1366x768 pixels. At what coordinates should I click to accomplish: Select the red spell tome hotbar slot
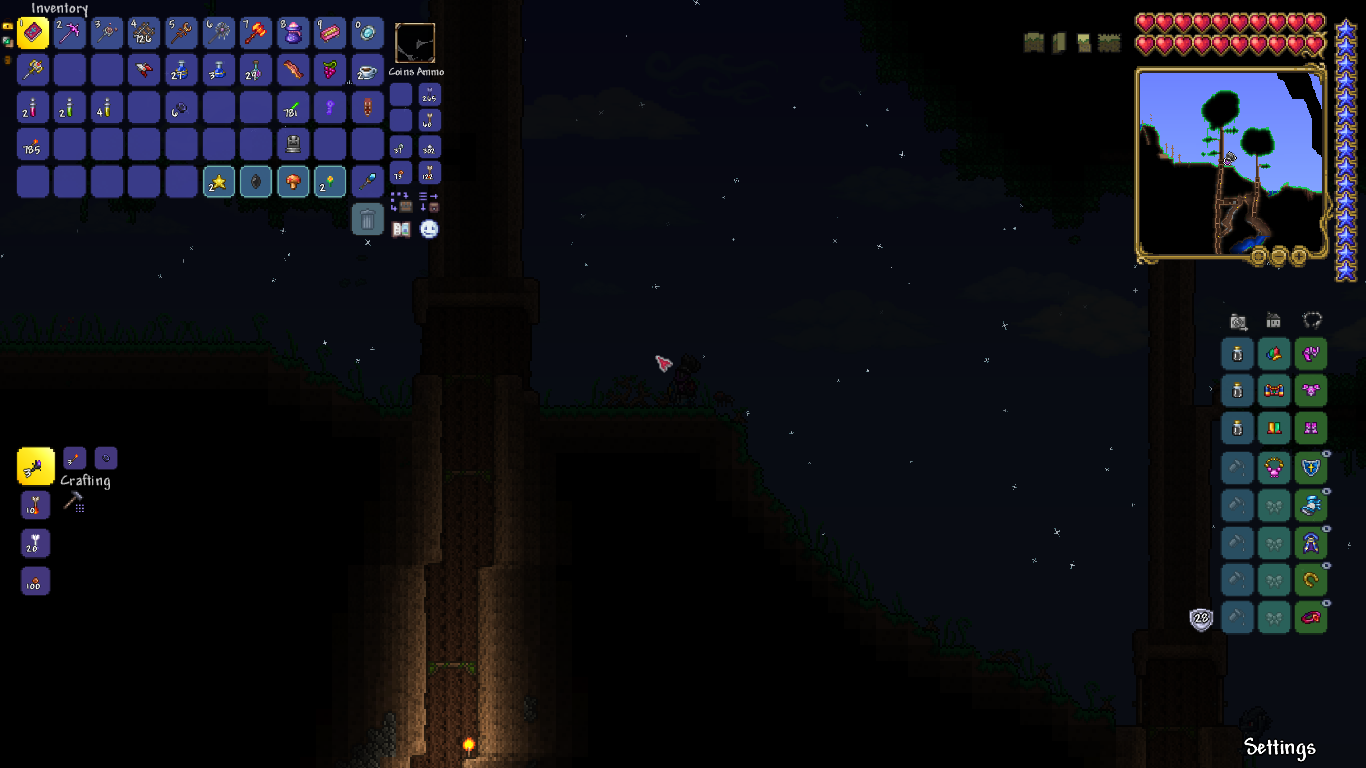point(33,33)
